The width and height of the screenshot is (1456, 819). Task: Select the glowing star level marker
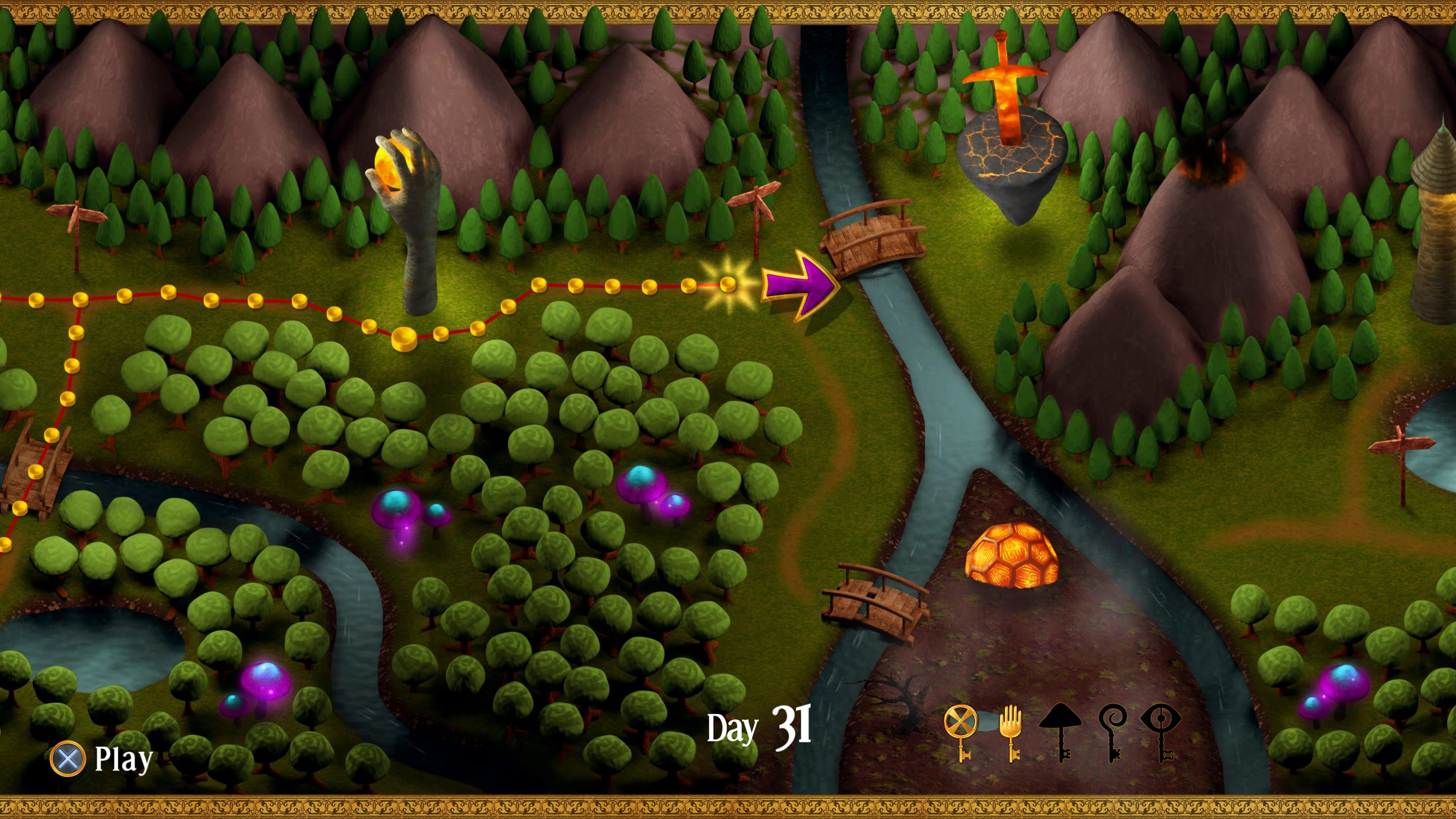point(728,284)
